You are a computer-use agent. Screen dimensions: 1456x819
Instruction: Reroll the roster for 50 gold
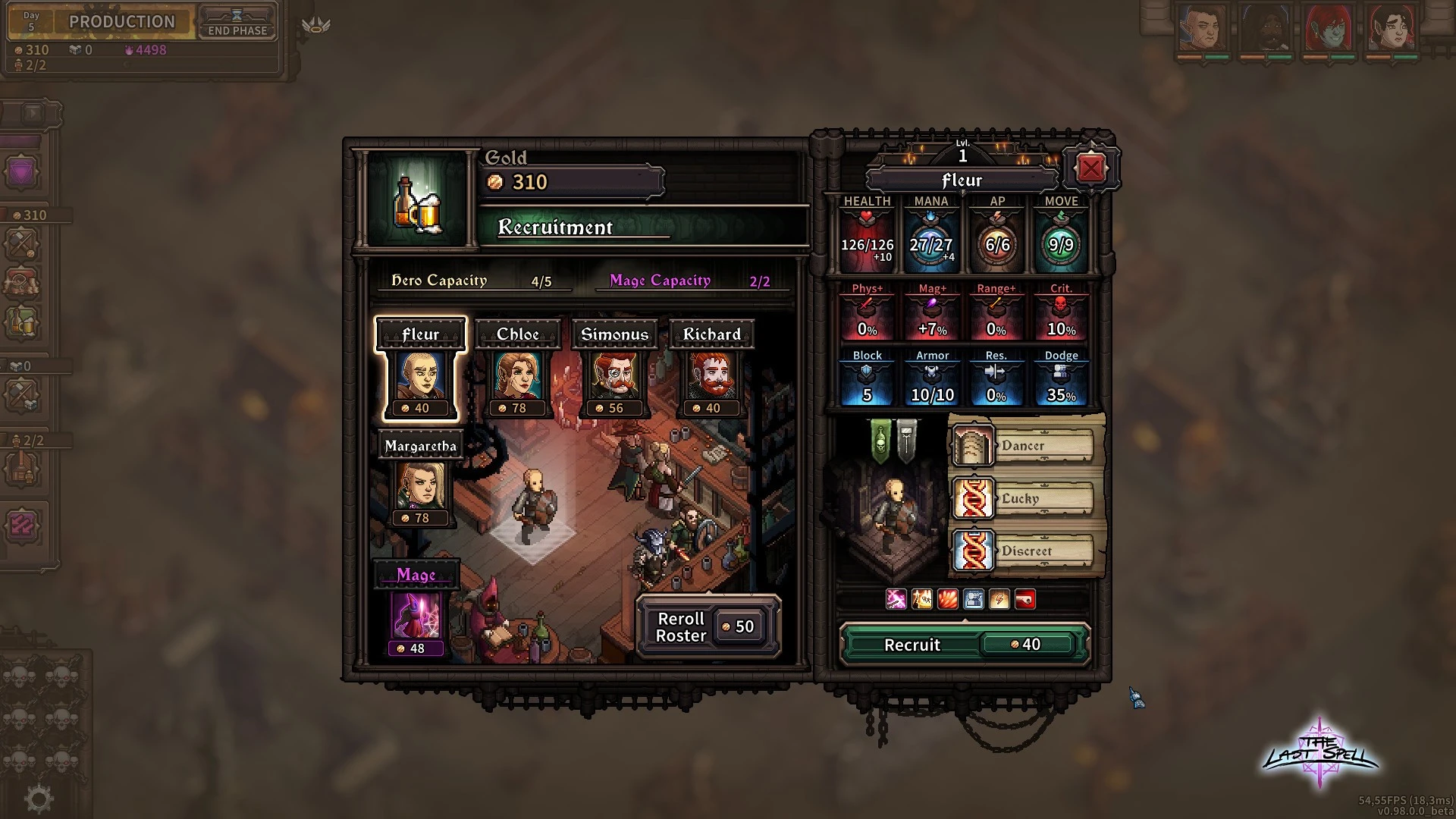708,627
